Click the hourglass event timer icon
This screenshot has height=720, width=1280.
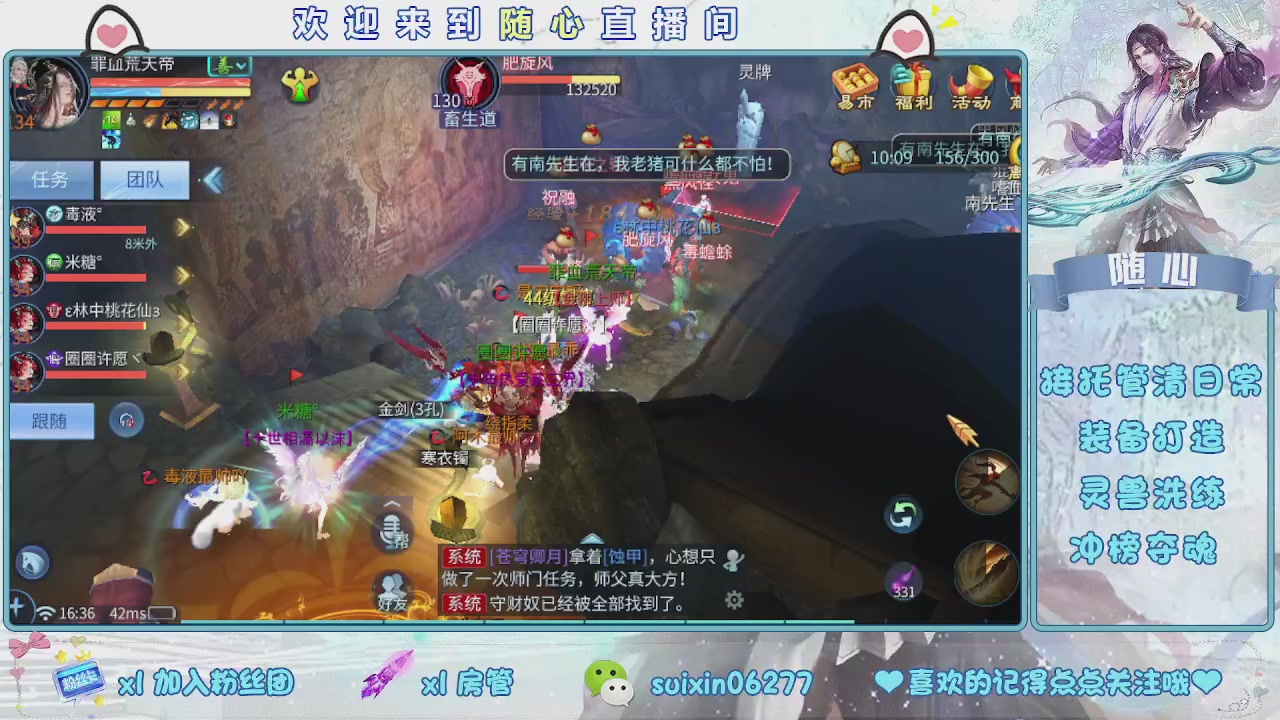coord(845,157)
